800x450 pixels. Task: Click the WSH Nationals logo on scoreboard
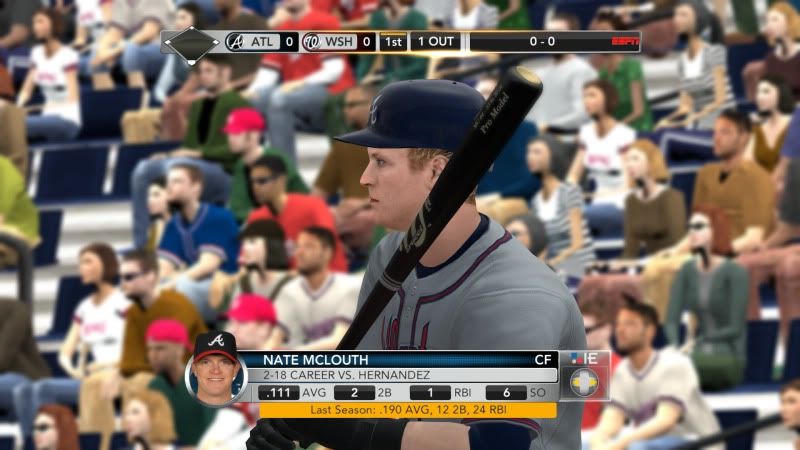click(x=310, y=42)
